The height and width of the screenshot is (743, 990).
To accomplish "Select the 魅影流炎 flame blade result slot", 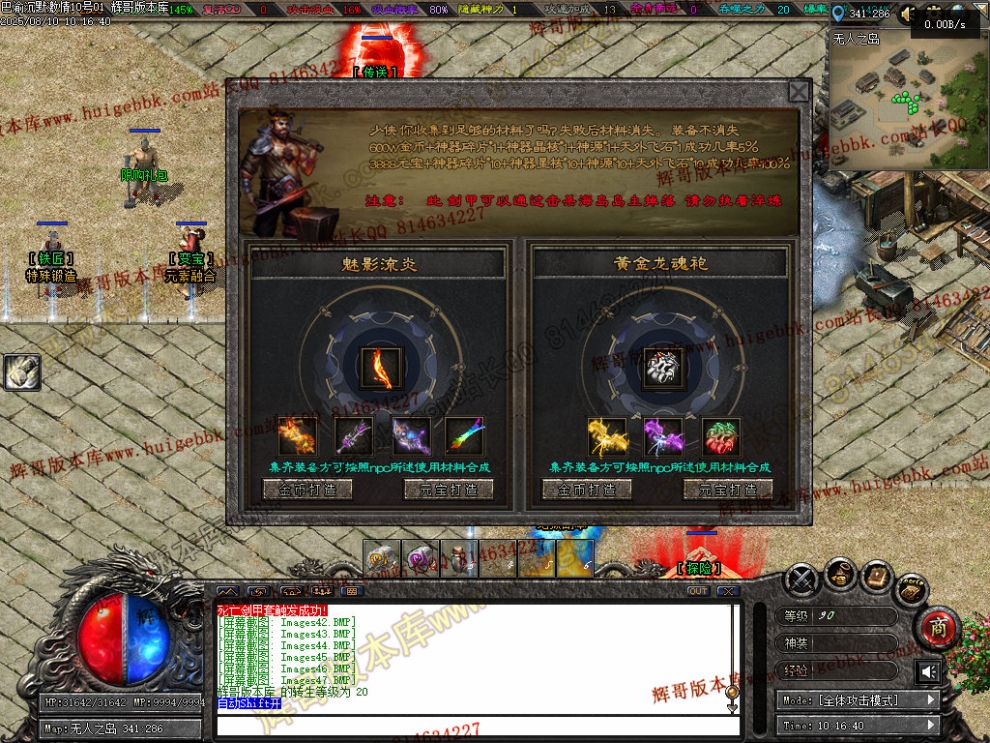I will tap(381, 367).
